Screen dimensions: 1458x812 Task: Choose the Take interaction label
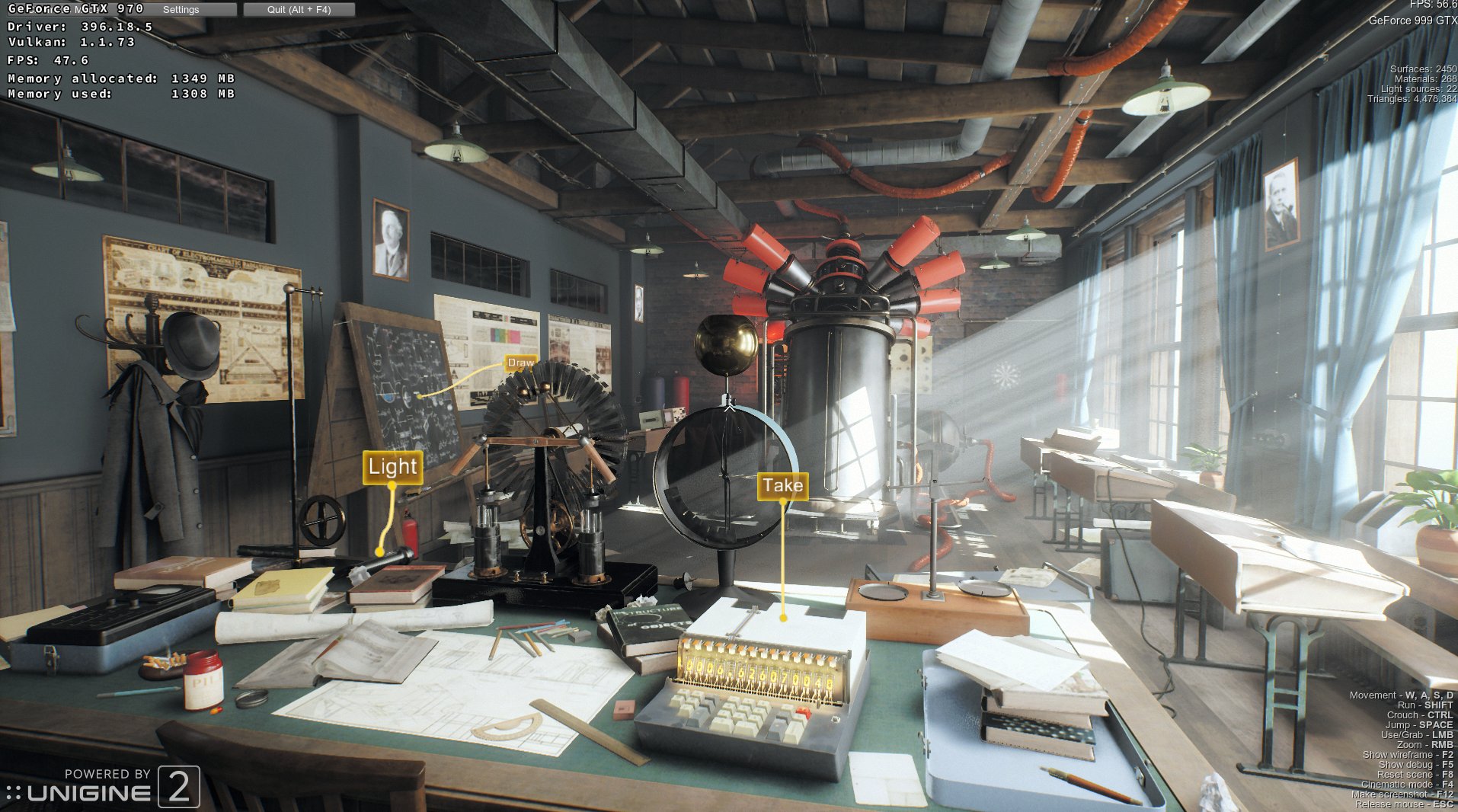(x=782, y=486)
